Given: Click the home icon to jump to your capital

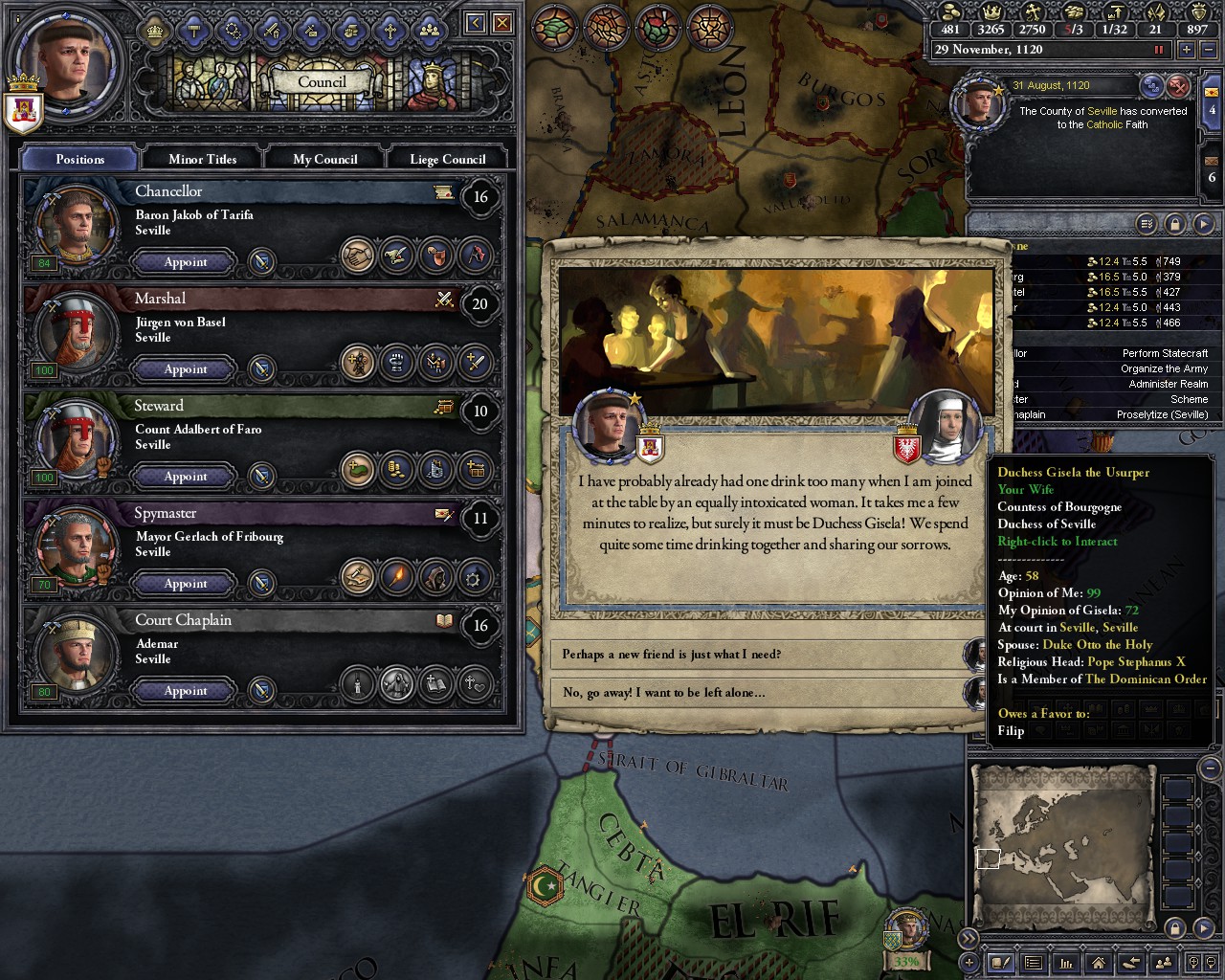Looking at the screenshot, I should 1098,962.
